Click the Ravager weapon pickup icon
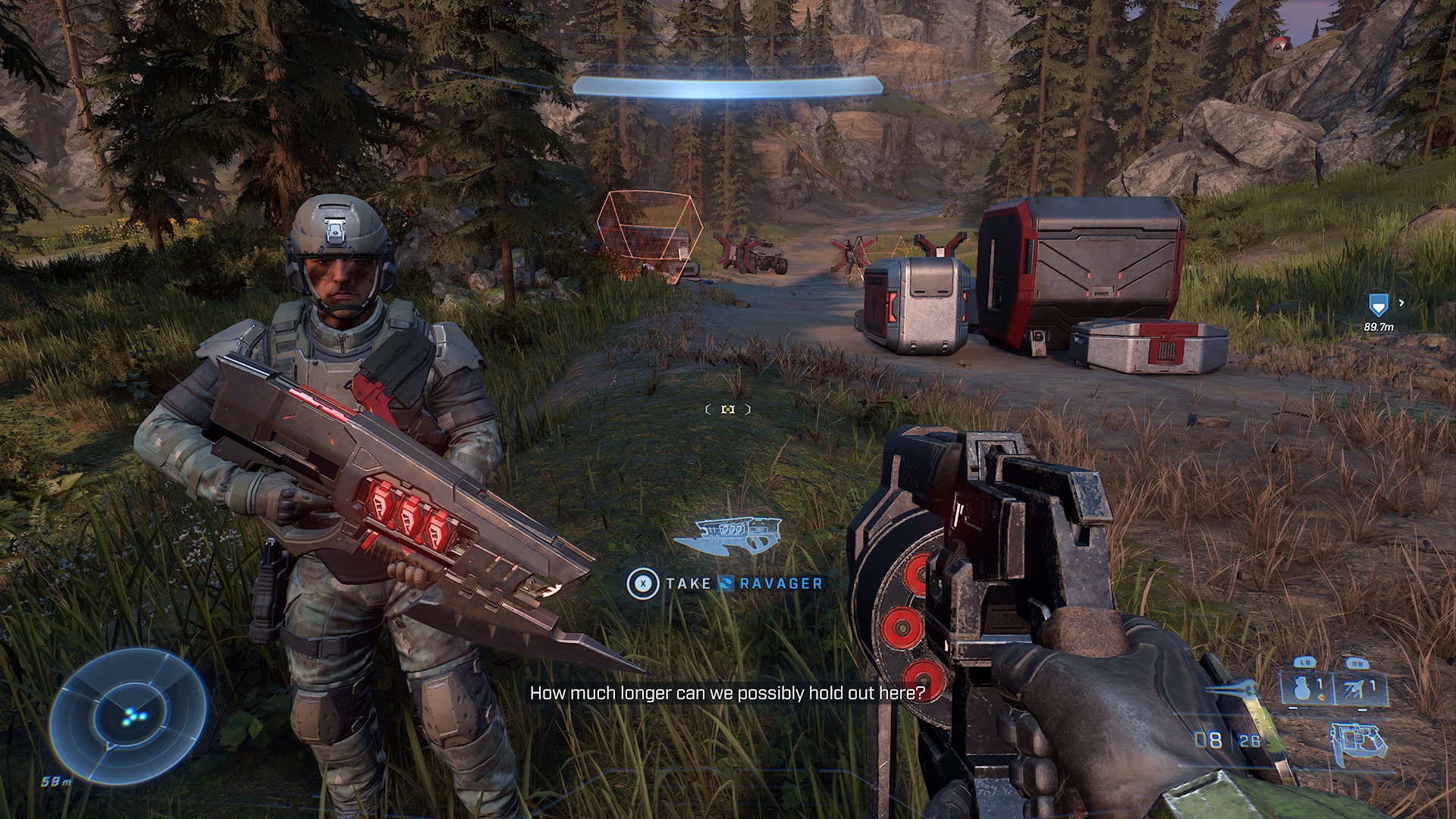Screen dimensions: 1456x819 (x=726, y=535)
